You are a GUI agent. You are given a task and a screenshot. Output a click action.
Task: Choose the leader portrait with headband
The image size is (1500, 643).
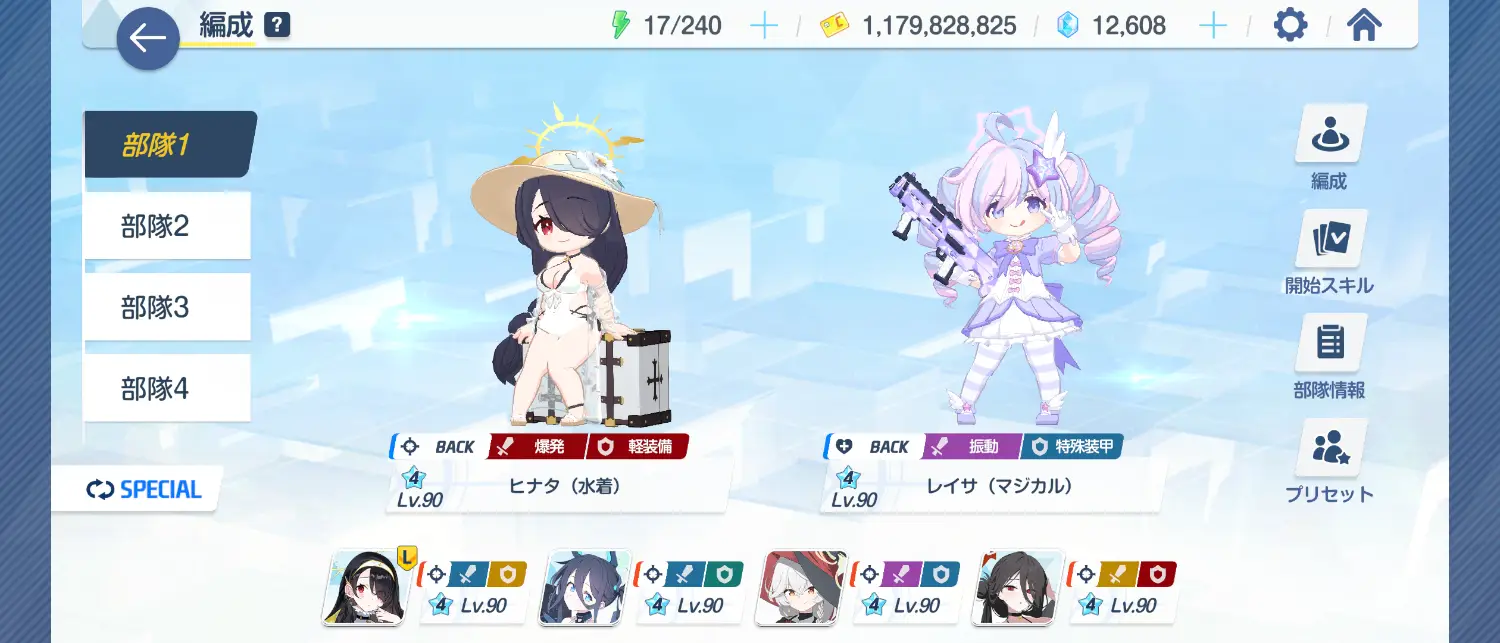coord(364,588)
